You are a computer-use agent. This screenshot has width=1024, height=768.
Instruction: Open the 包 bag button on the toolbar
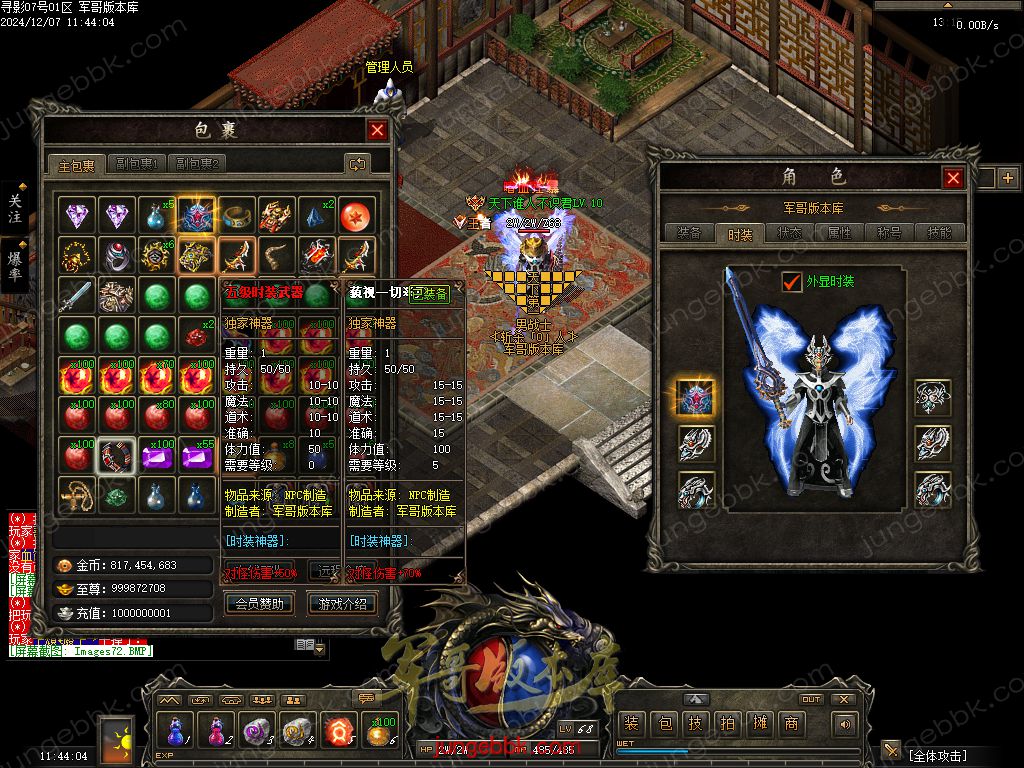pyautogui.click(x=663, y=724)
